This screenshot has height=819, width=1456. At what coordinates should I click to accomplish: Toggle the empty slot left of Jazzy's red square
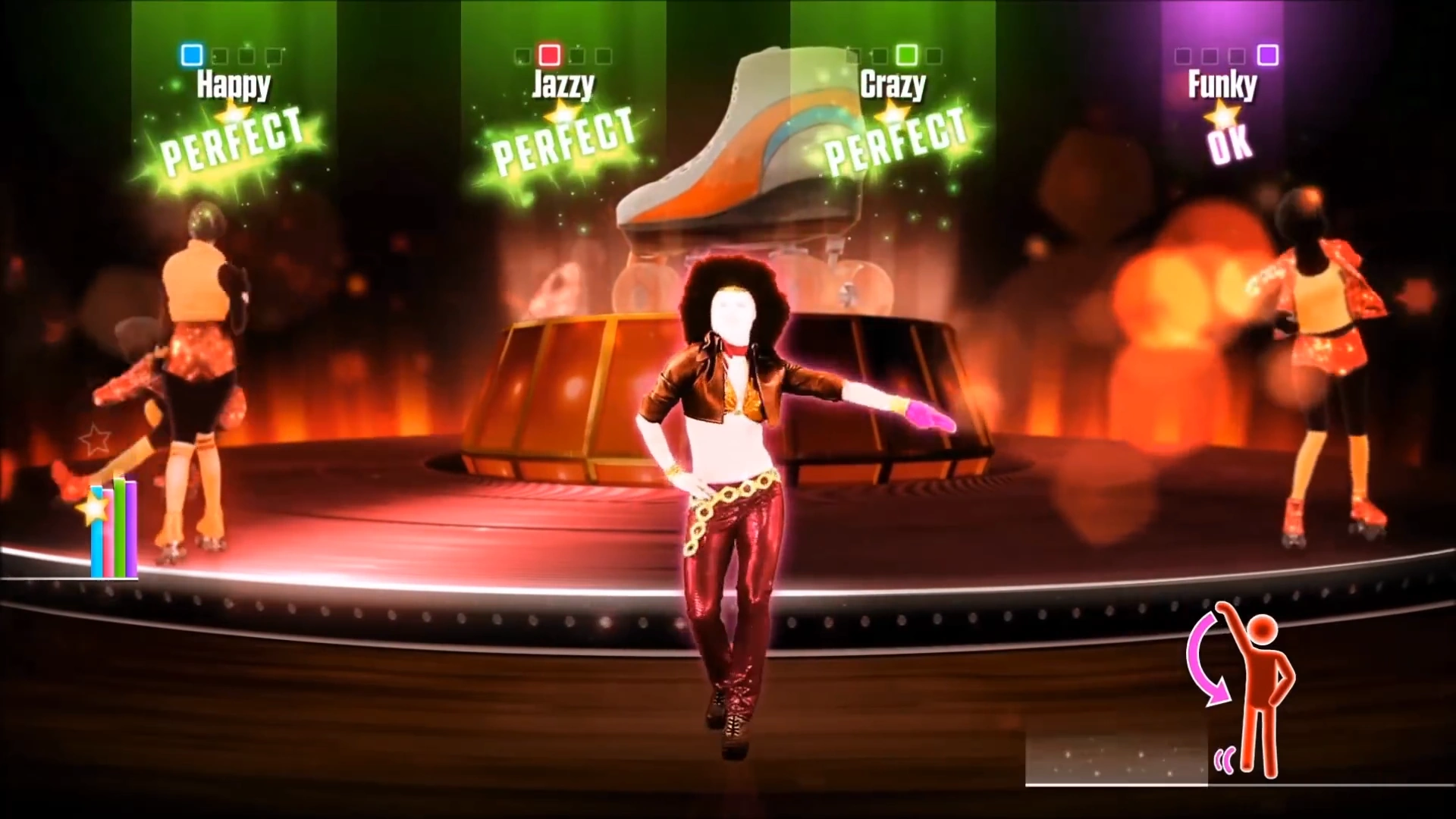[x=522, y=55]
